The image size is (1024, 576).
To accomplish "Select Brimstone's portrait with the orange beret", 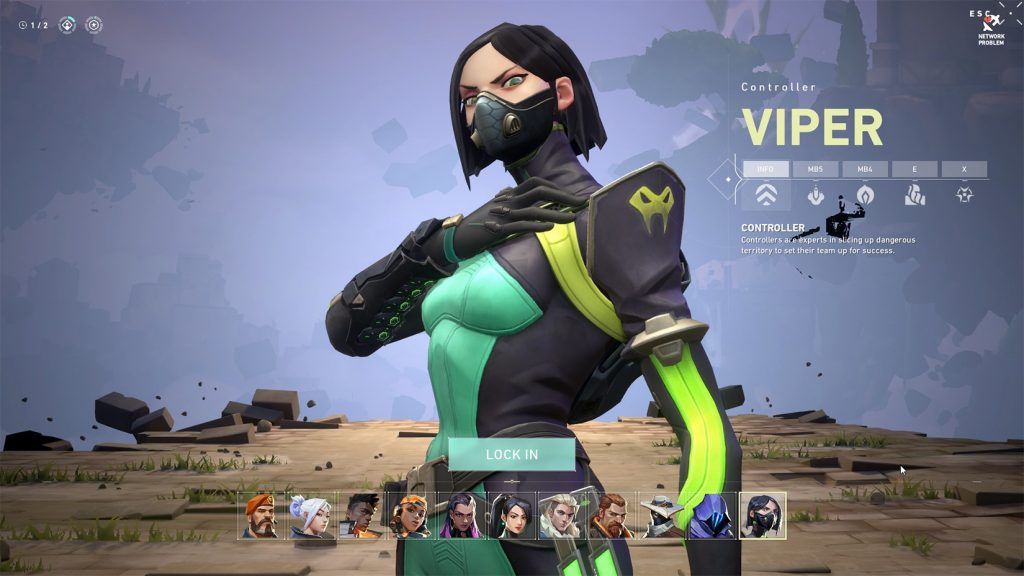I will (261, 515).
